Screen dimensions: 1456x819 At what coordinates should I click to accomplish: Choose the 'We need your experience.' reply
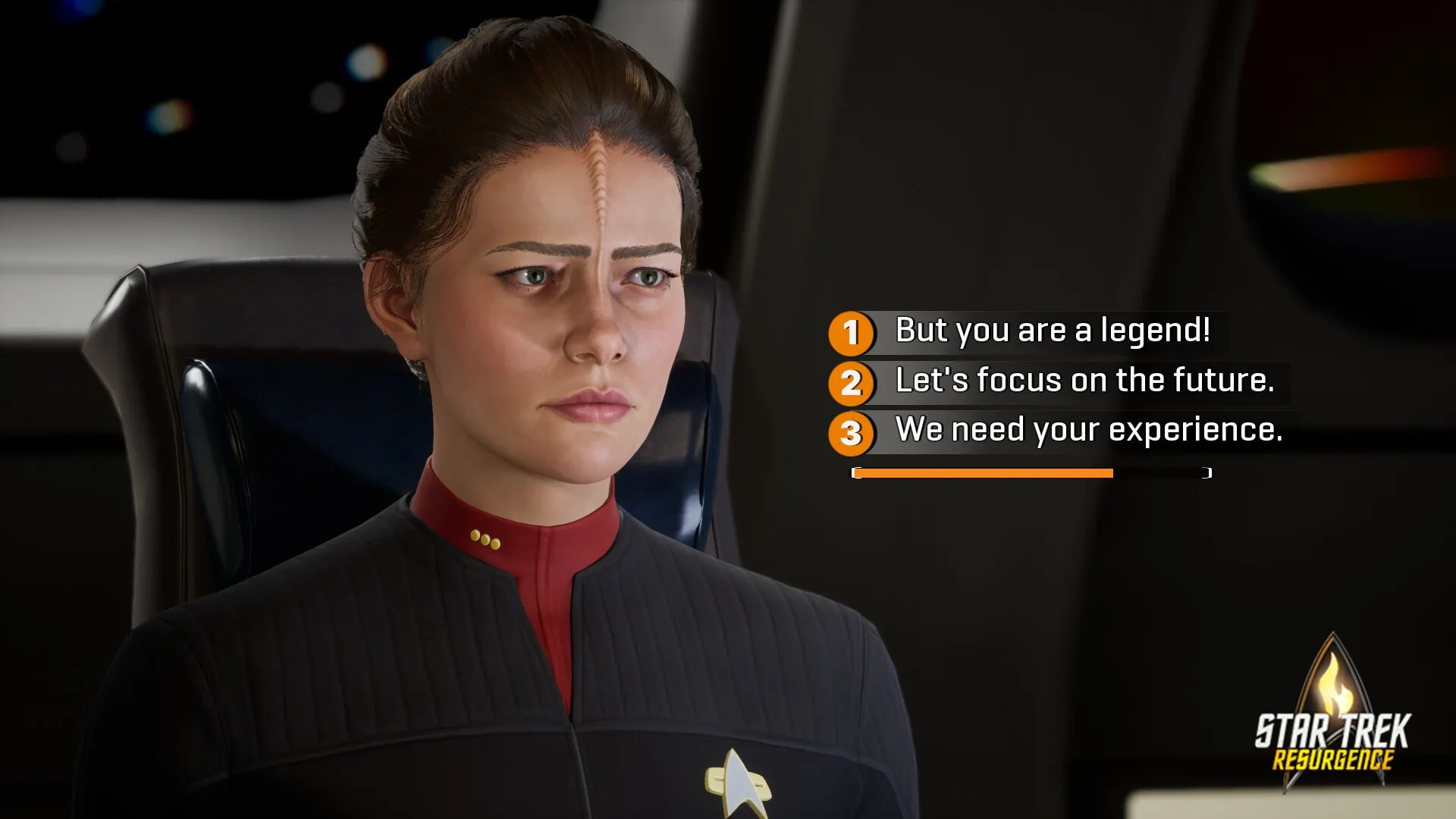coord(1088,431)
